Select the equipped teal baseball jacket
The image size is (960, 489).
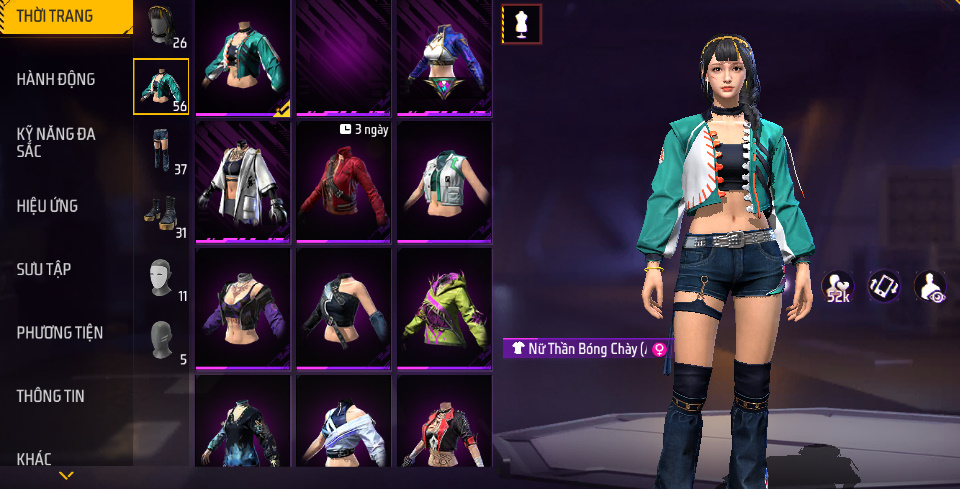242,57
